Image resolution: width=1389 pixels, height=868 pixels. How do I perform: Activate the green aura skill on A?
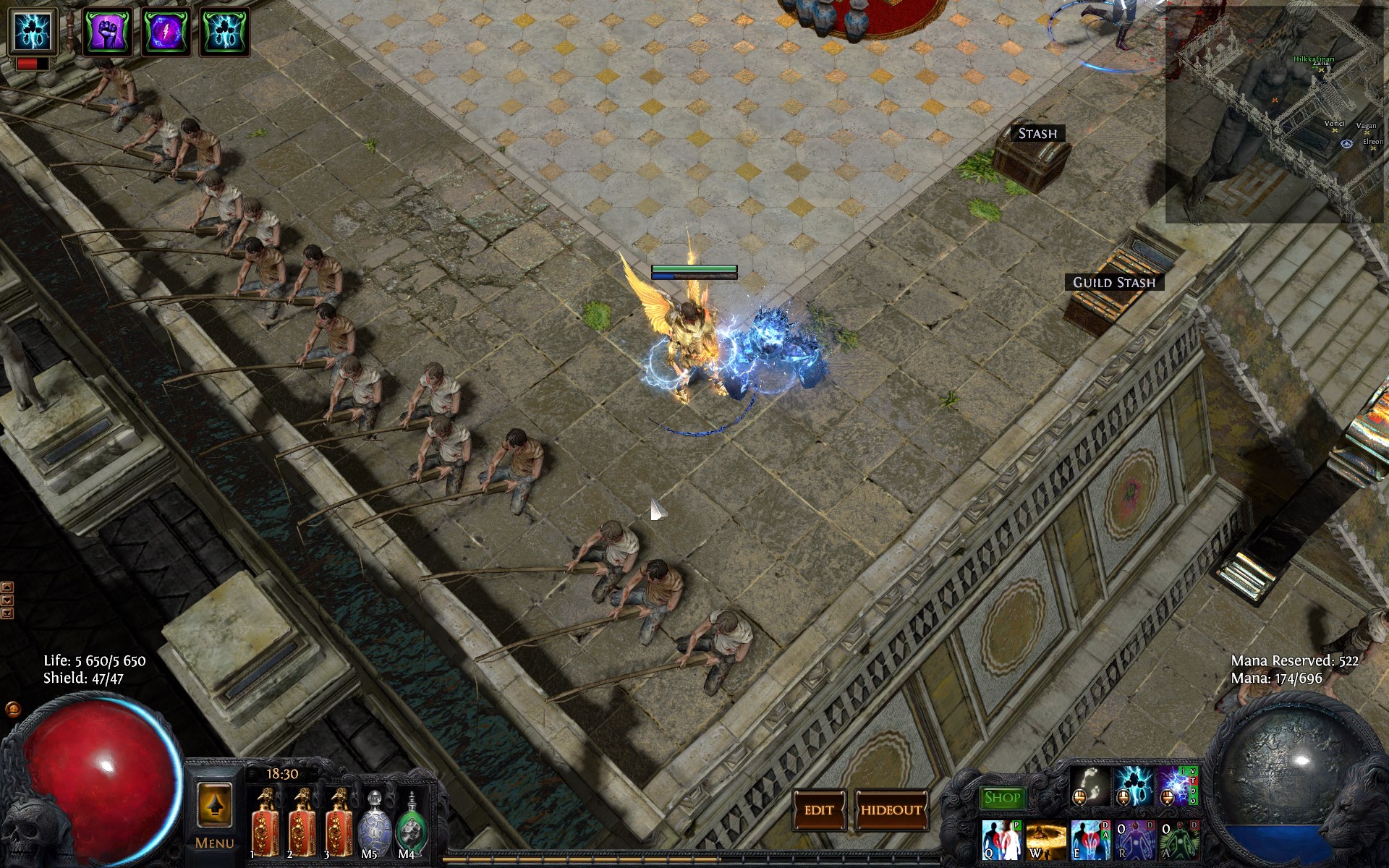[x=1179, y=841]
